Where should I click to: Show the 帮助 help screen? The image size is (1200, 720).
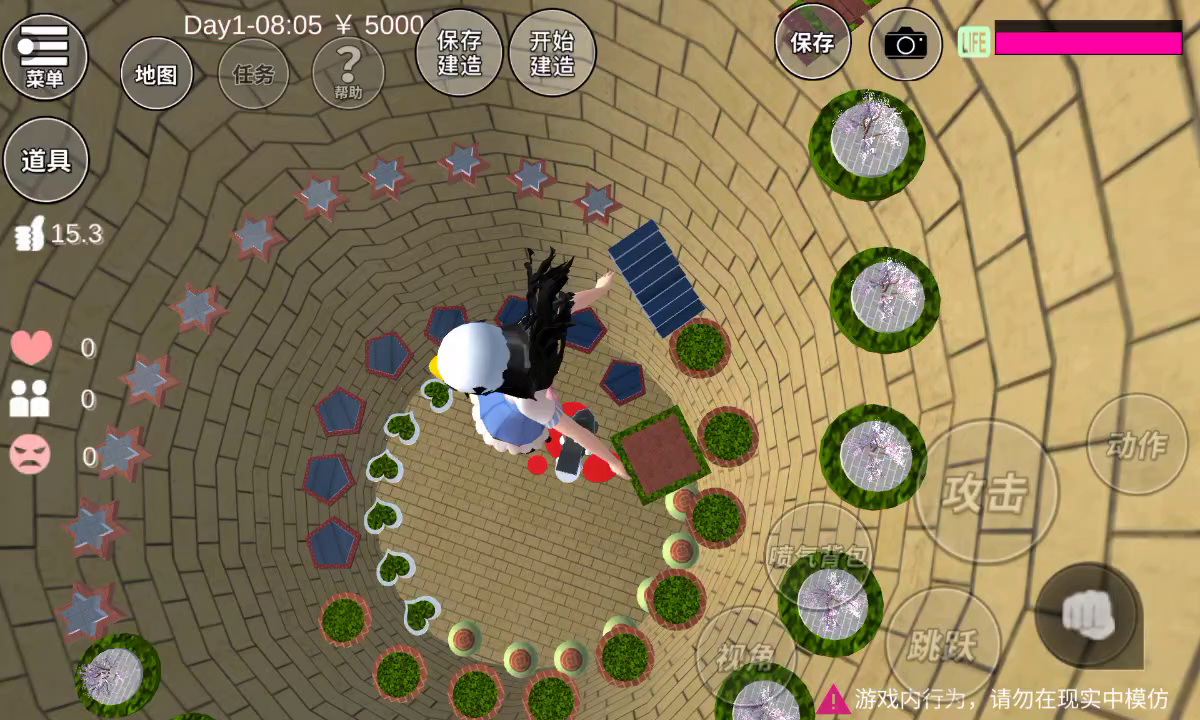pyautogui.click(x=348, y=74)
